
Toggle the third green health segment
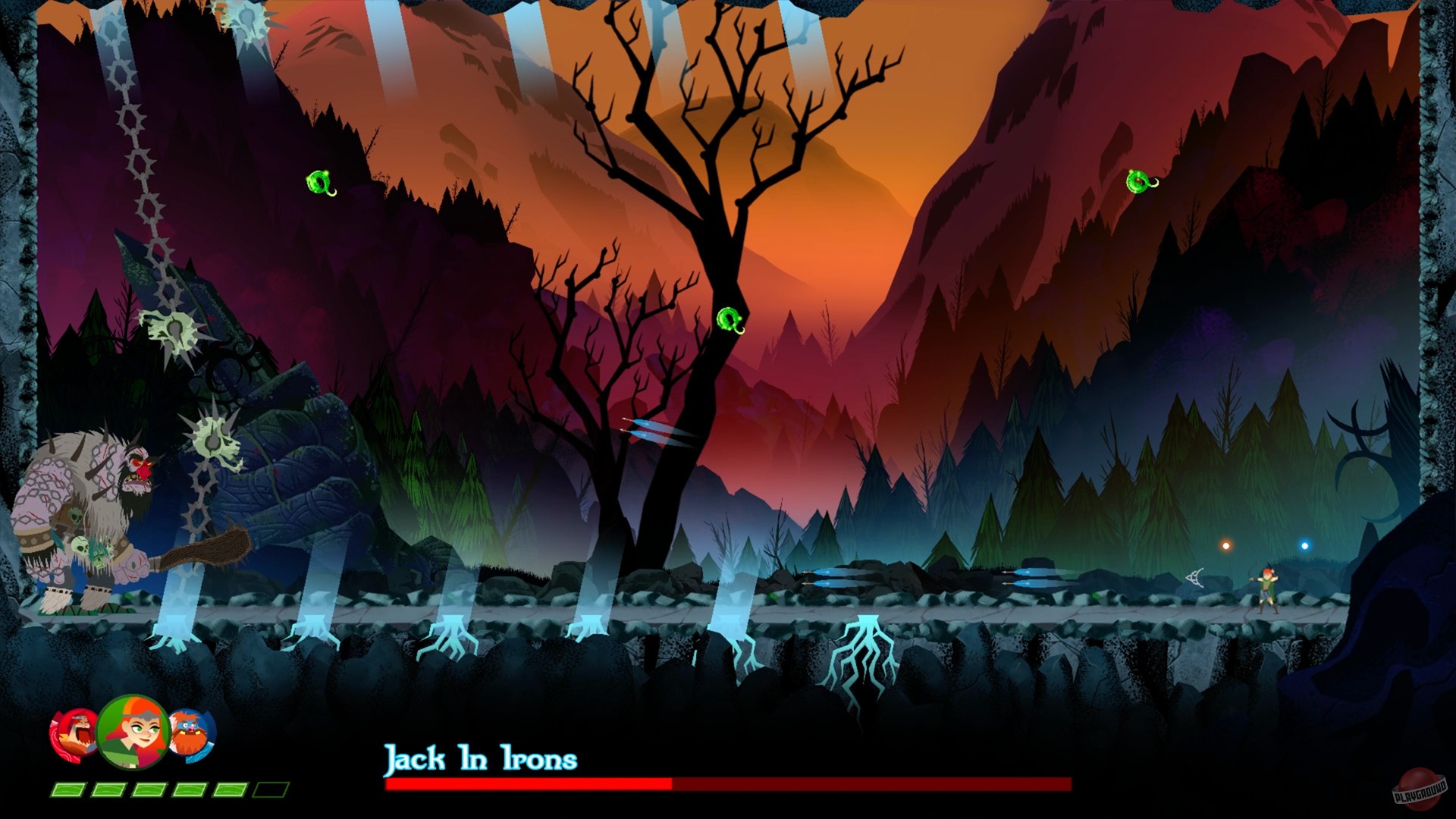tap(149, 791)
